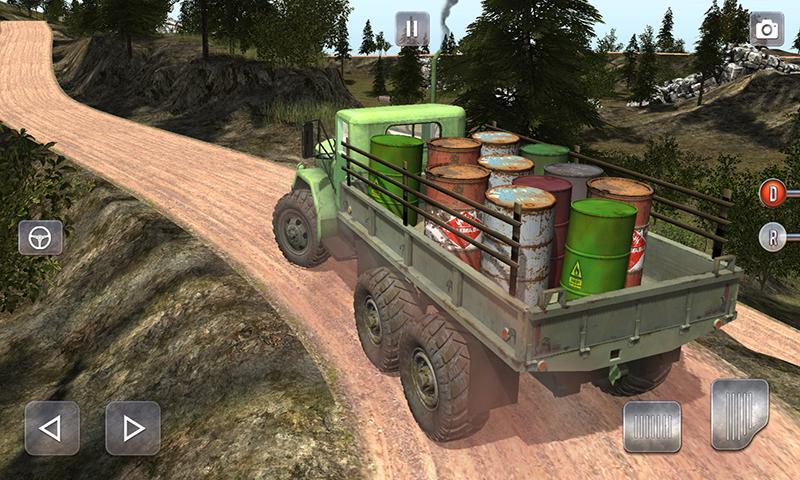Hit the brake pedal

click(x=652, y=426)
